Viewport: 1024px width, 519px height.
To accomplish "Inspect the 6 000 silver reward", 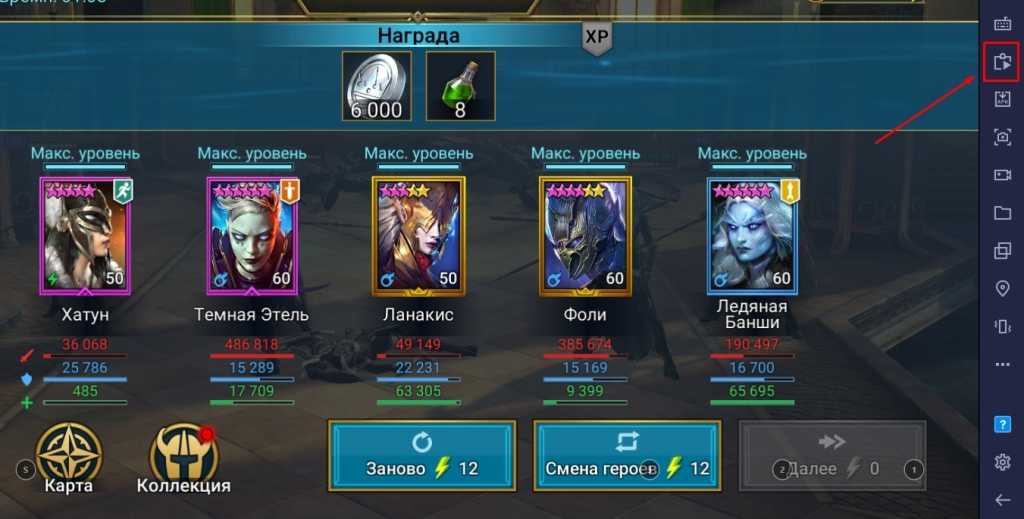I will click(x=376, y=87).
